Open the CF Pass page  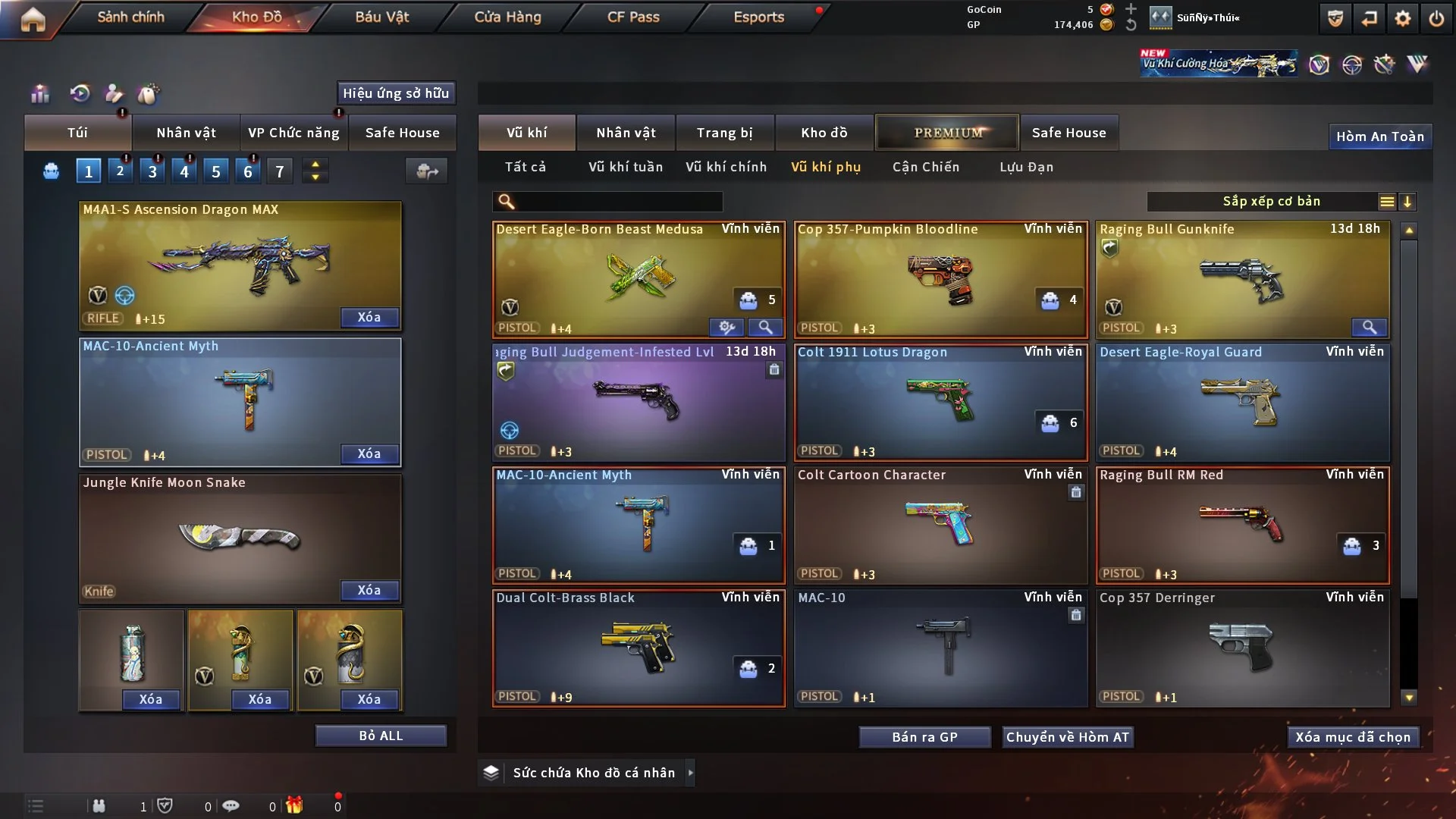pos(633,17)
